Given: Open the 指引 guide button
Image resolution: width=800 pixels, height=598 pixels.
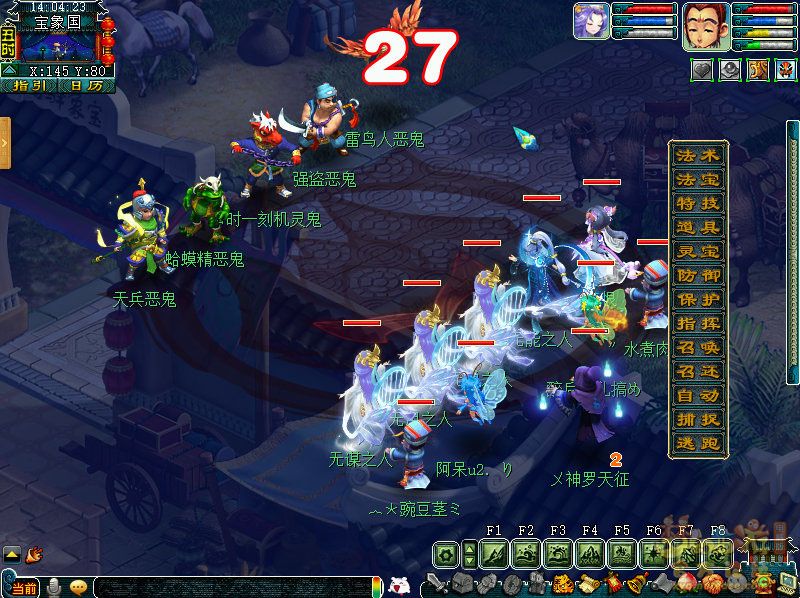Looking at the screenshot, I should (30, 86).
